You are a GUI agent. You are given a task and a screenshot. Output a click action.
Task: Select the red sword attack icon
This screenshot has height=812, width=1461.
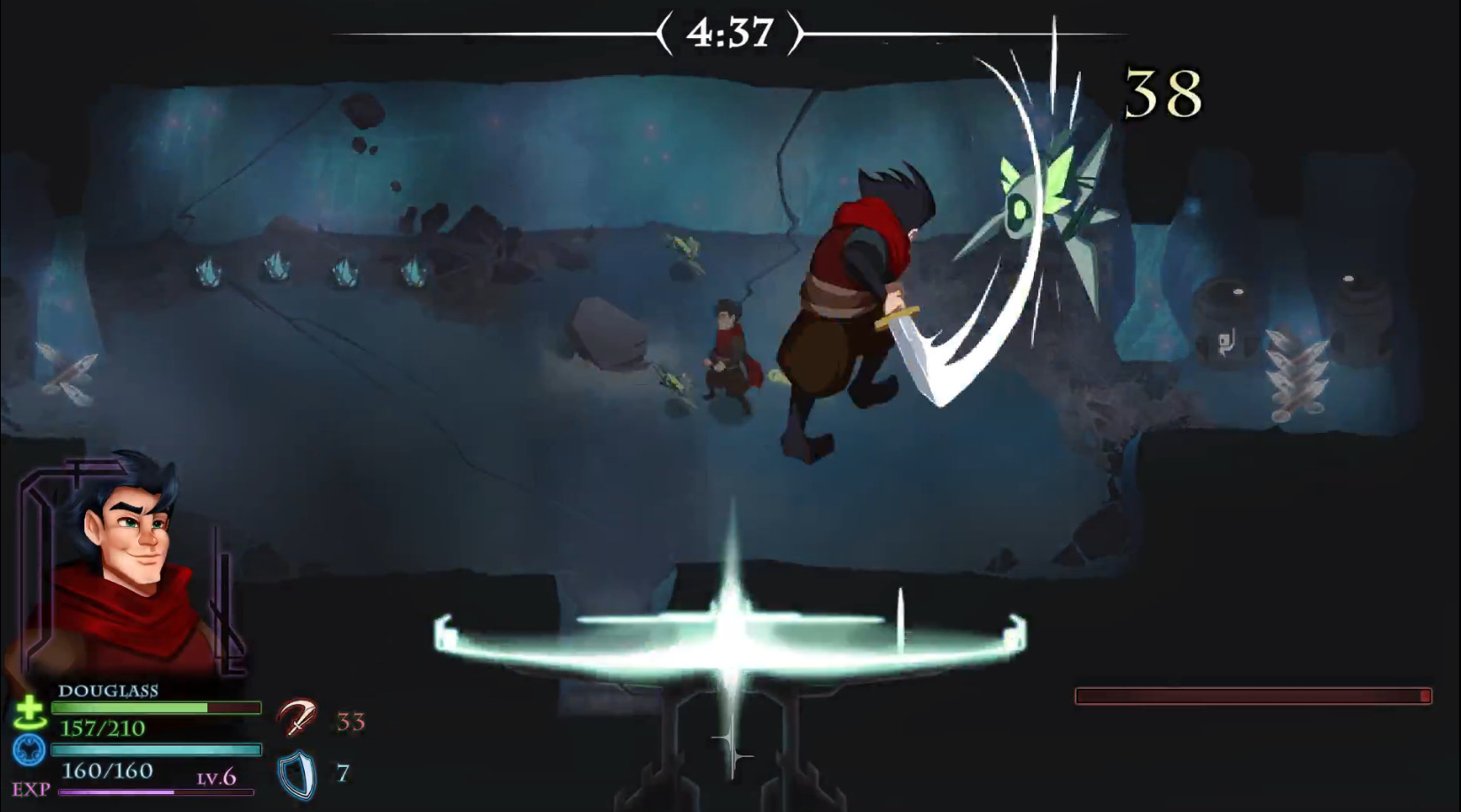point(298,719)
